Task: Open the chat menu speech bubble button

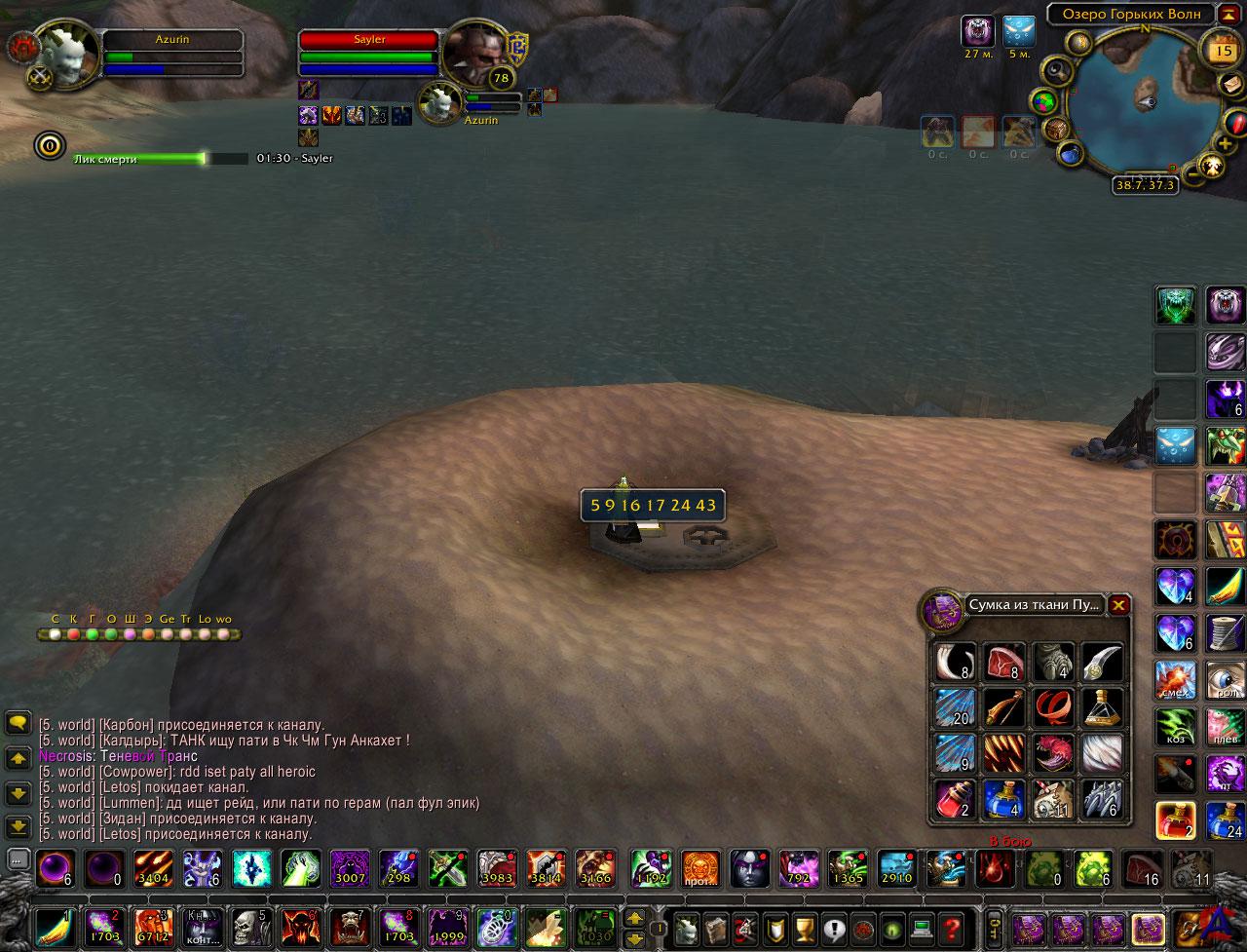Action: click(x=18, y=723)
